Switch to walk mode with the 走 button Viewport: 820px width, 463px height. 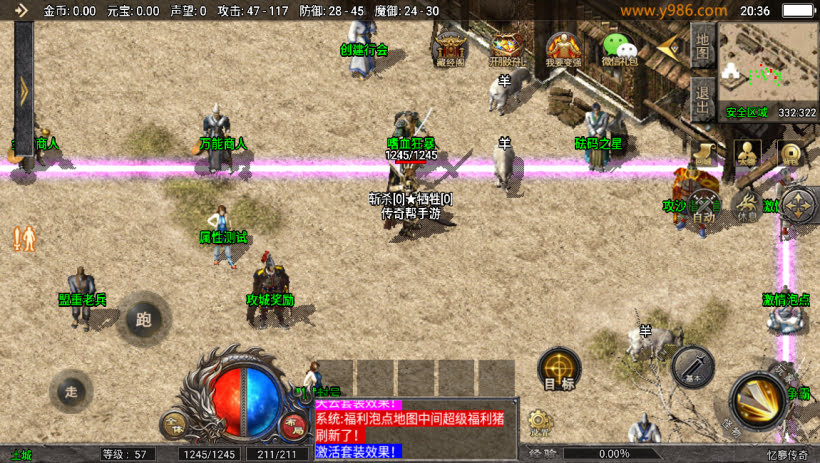pyautogui.click(x=71, y=389)
